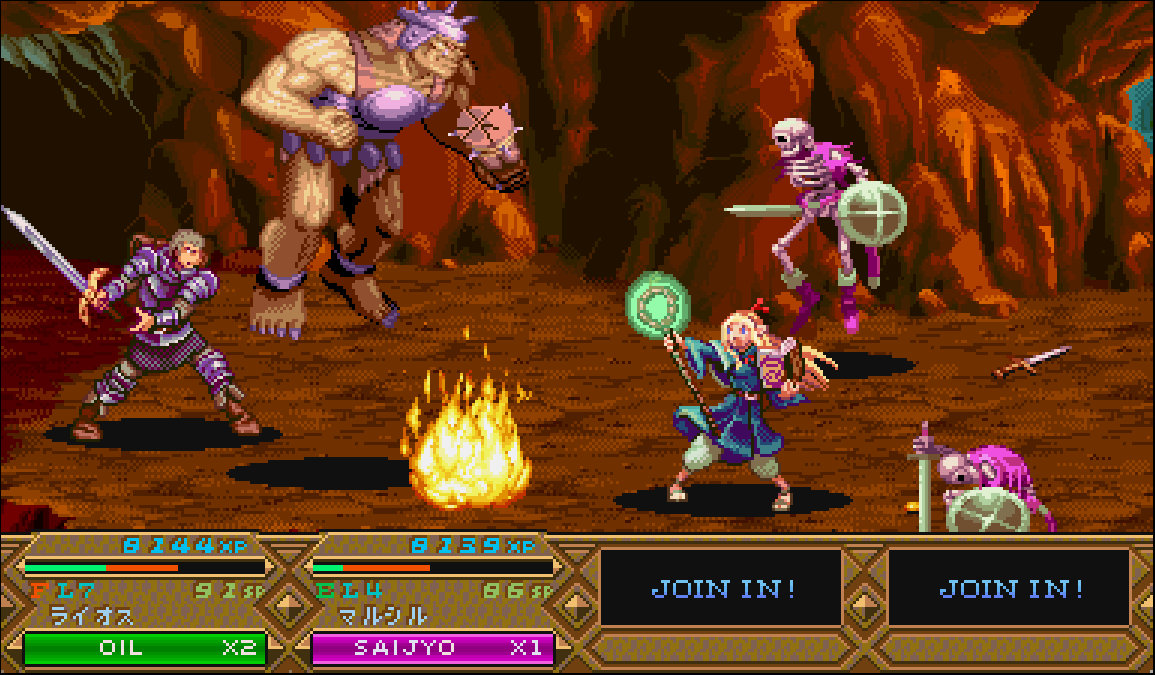
Task: Click the fourth player's JOIN IN! panel
Action: pyautogui.click(x=1010, y=588)
